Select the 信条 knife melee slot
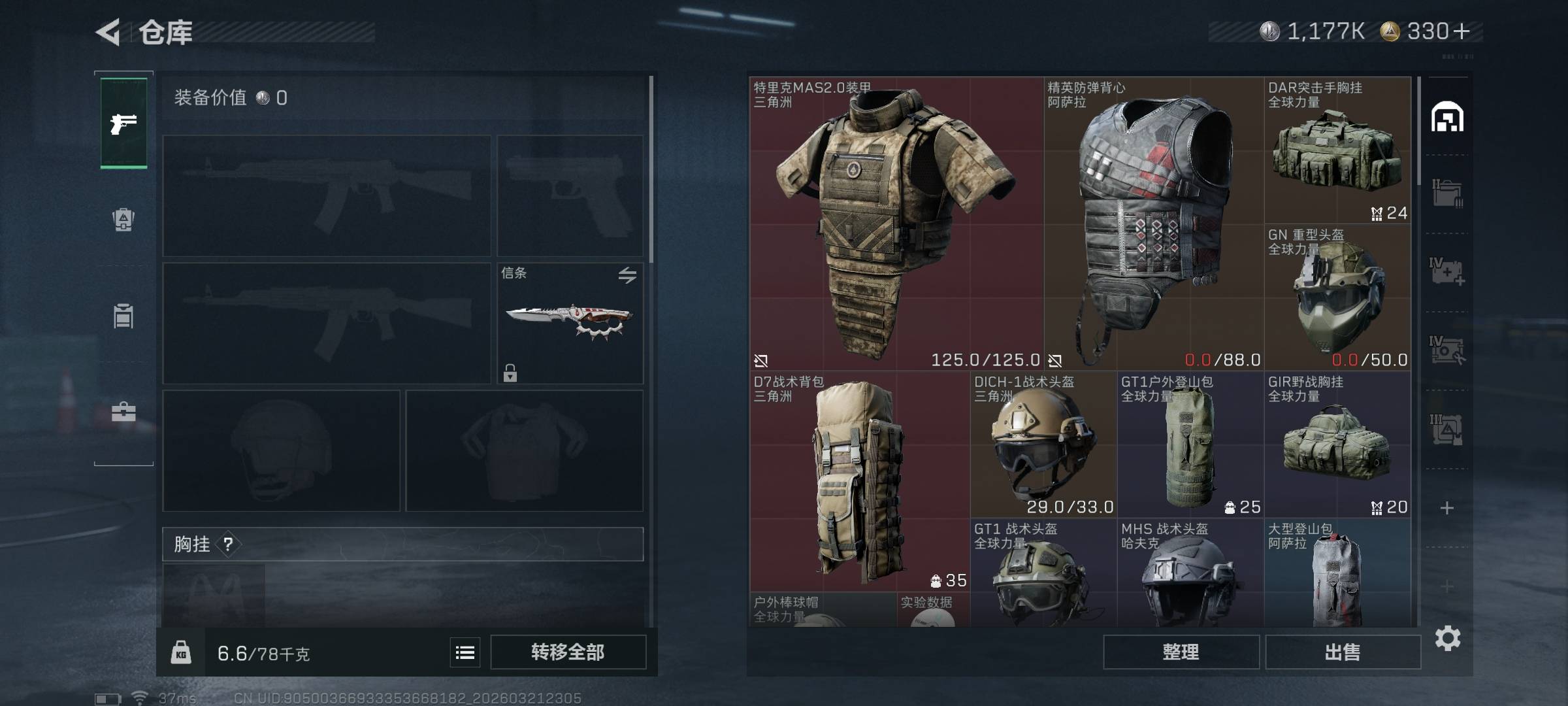Screen dimensions: 1568x706 [x=570, y=323]
